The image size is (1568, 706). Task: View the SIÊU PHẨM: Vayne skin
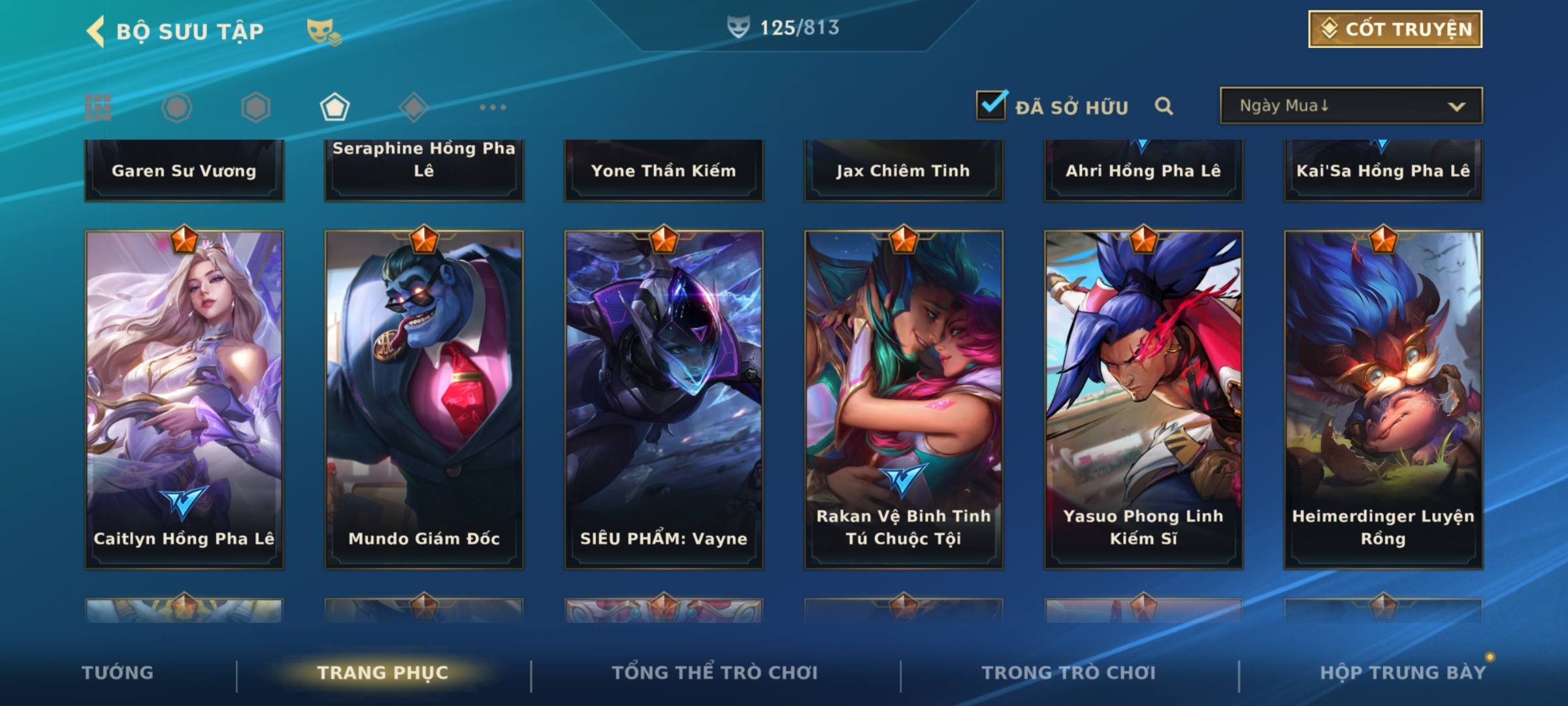664,399
